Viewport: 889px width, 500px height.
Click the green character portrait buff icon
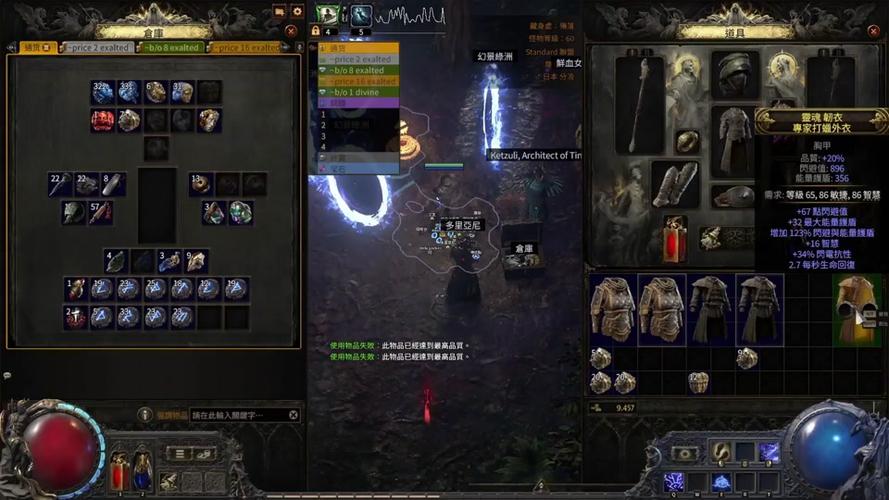point(326,15)
